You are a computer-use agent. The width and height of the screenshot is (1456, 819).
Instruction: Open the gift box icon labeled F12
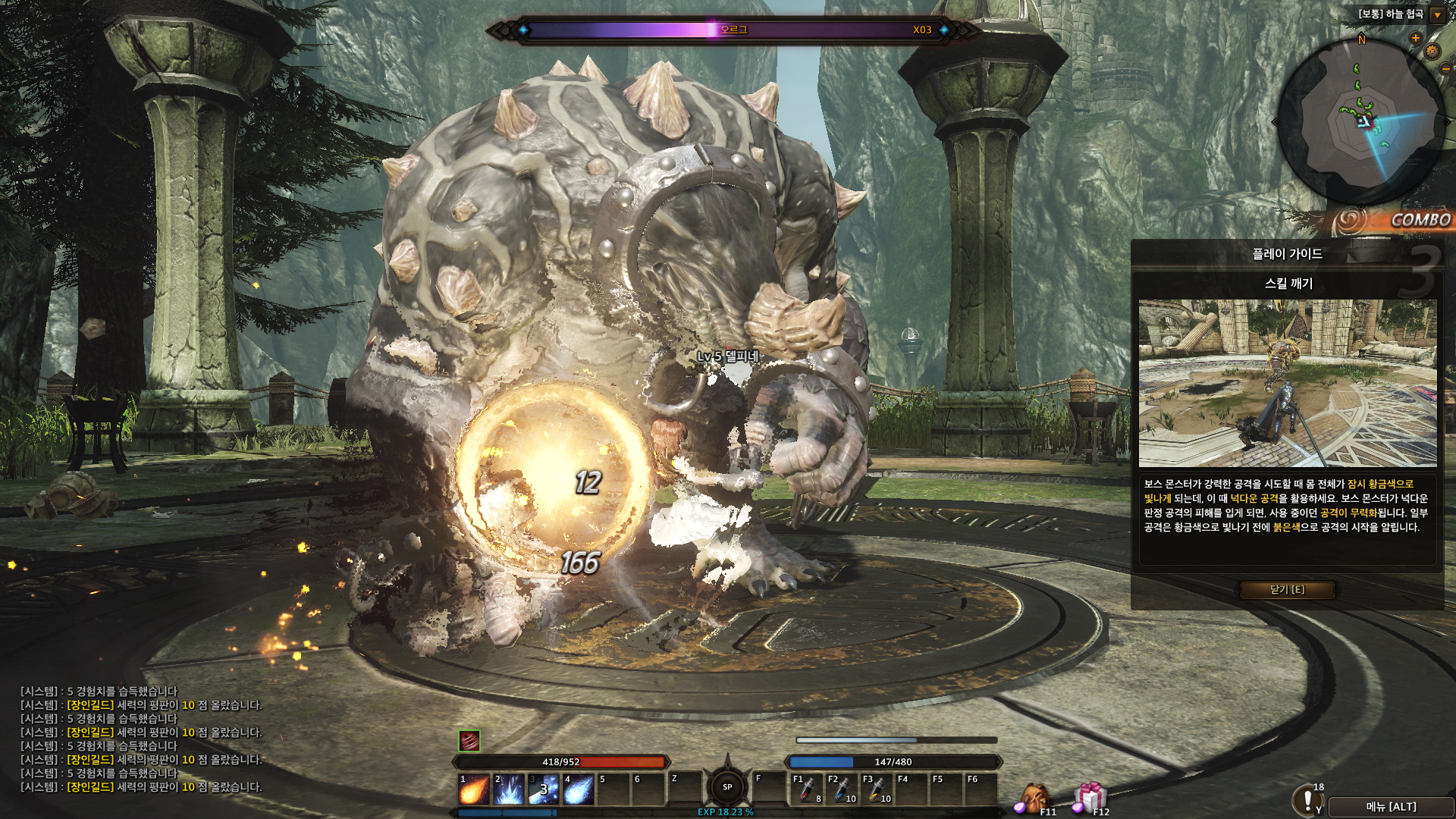1089,799
